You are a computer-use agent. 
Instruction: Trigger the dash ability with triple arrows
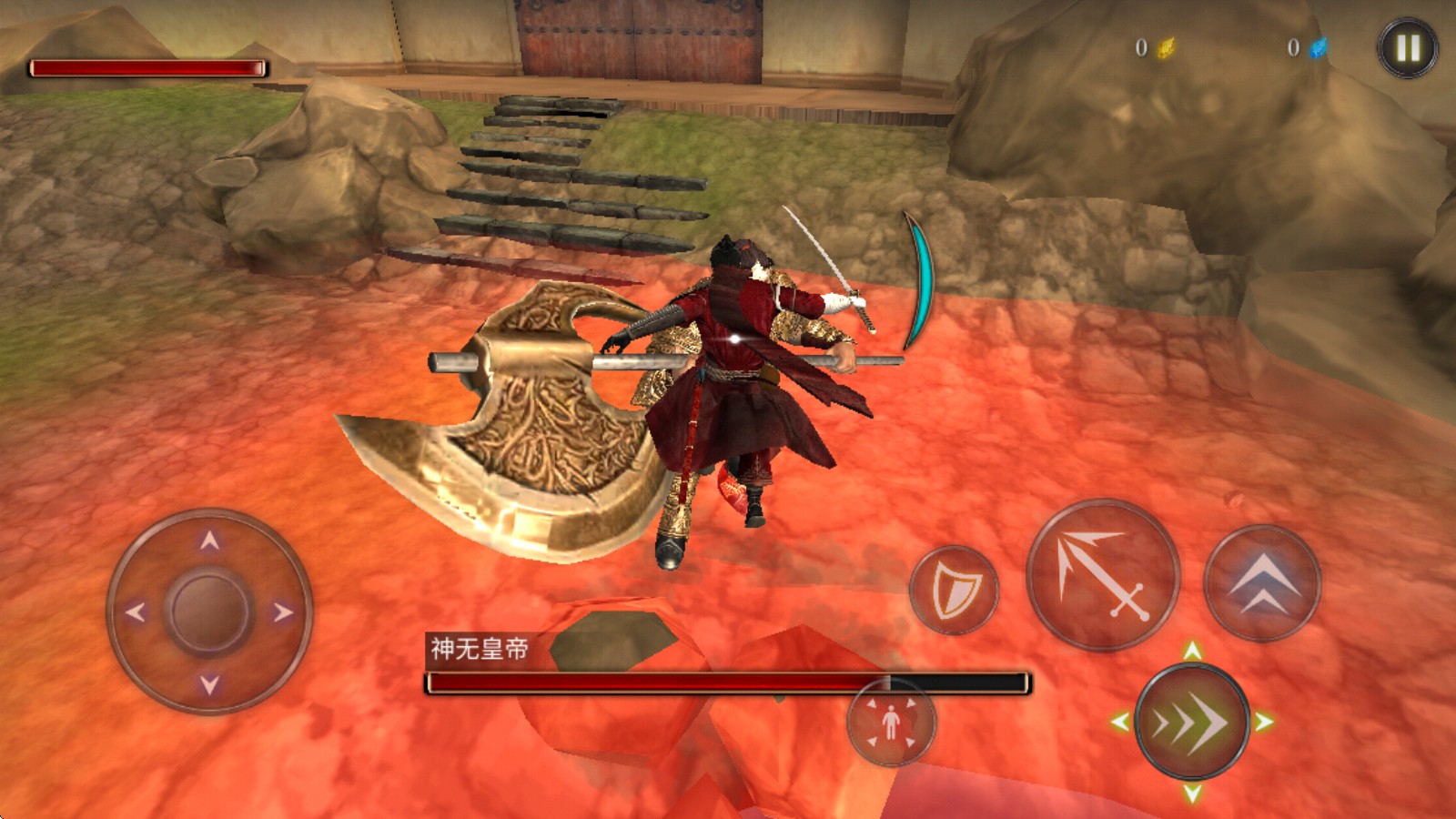1192,721
